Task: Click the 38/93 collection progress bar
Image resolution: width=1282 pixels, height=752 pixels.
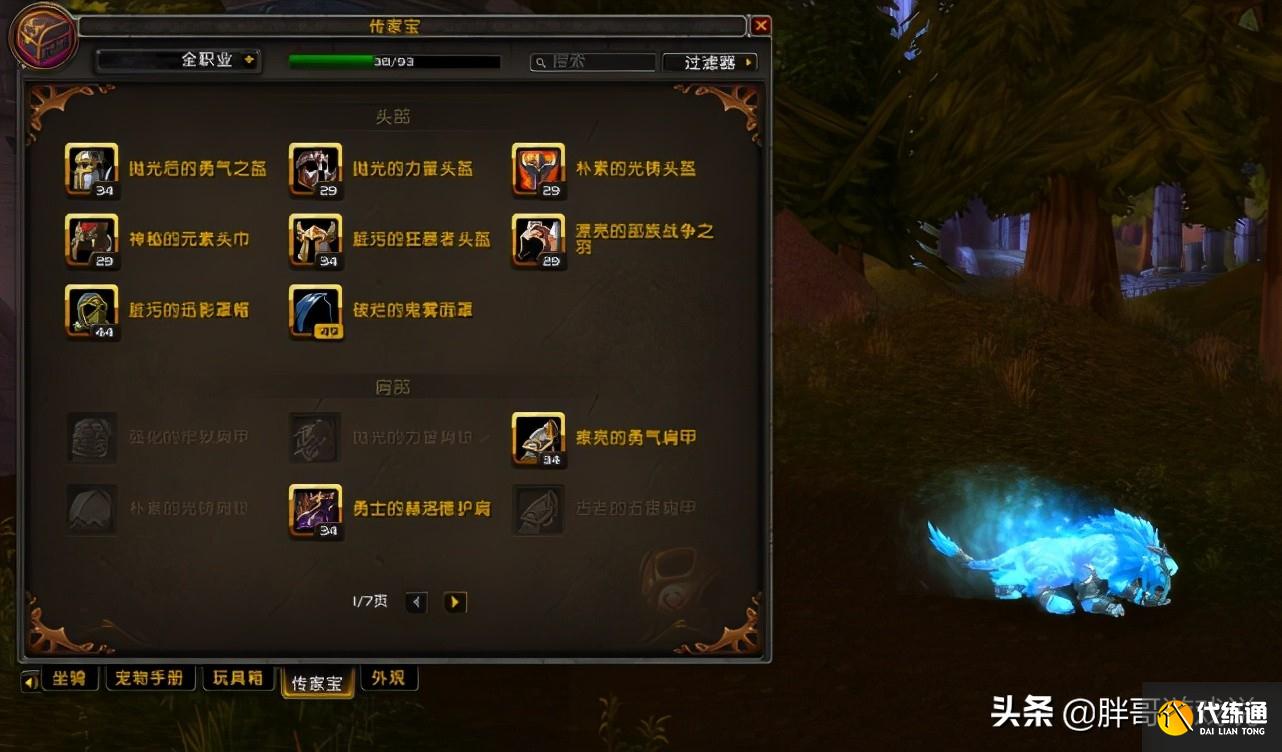Action: [394, 61]
